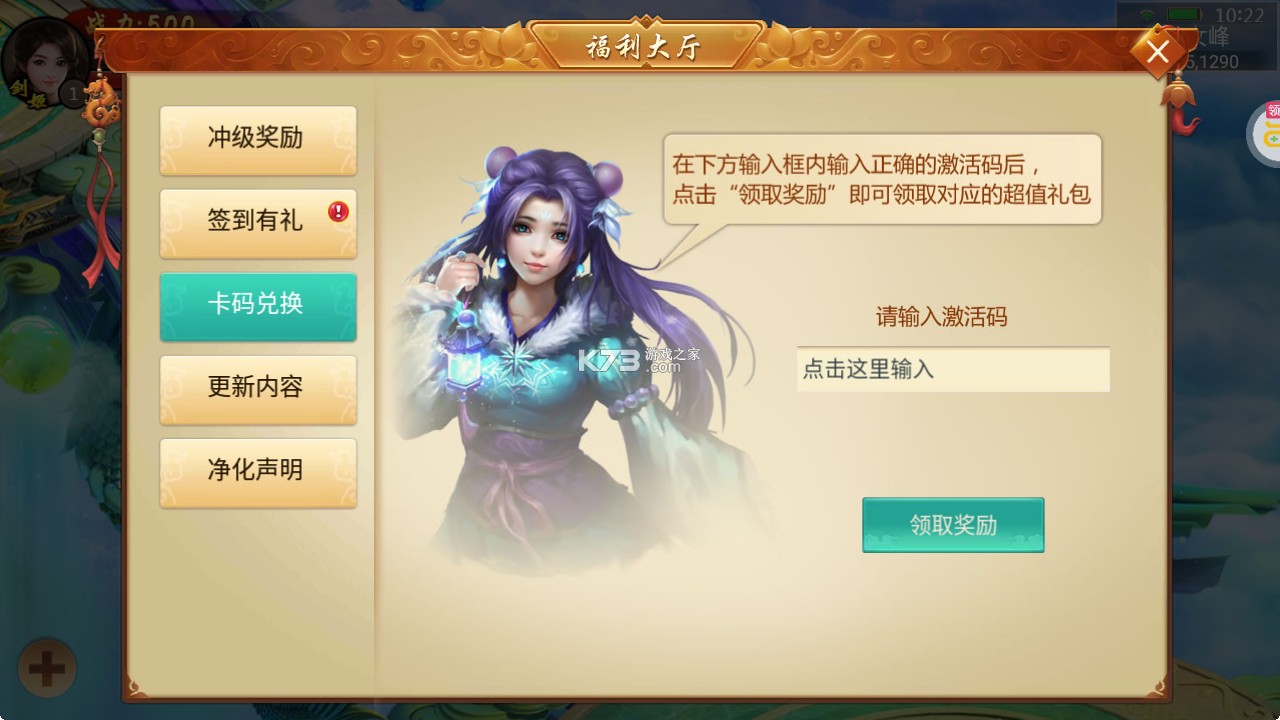Tap the activation code input field
Viewport: 1280px width, 720px height.
(x=952, y=370)
